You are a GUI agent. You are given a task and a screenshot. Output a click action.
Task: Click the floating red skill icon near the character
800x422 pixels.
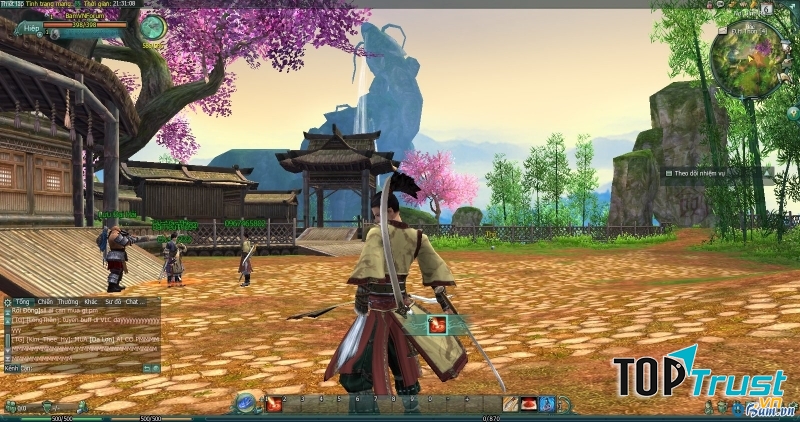click(x=438, y=325)
